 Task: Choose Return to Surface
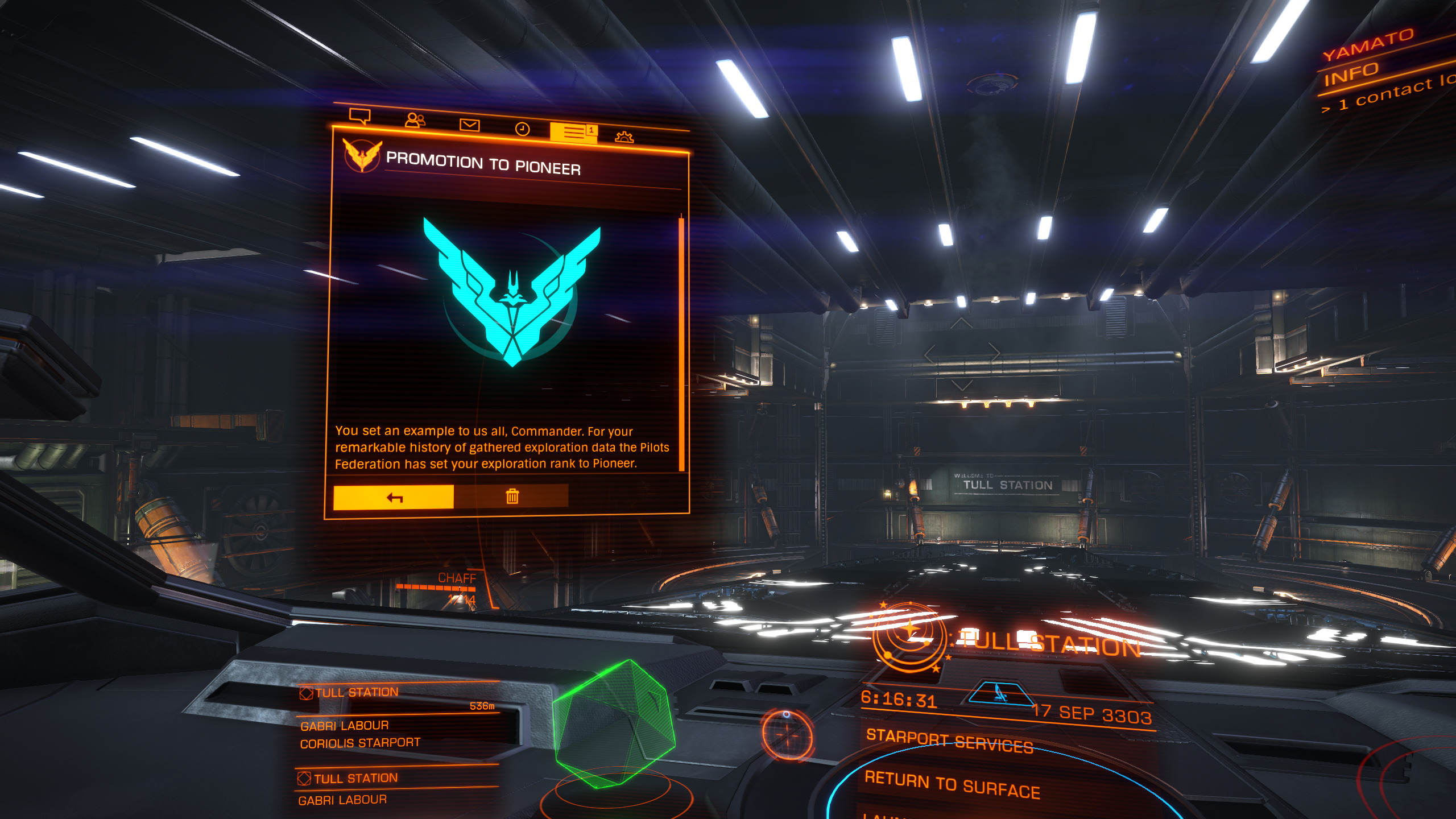(x=952, y=784)
